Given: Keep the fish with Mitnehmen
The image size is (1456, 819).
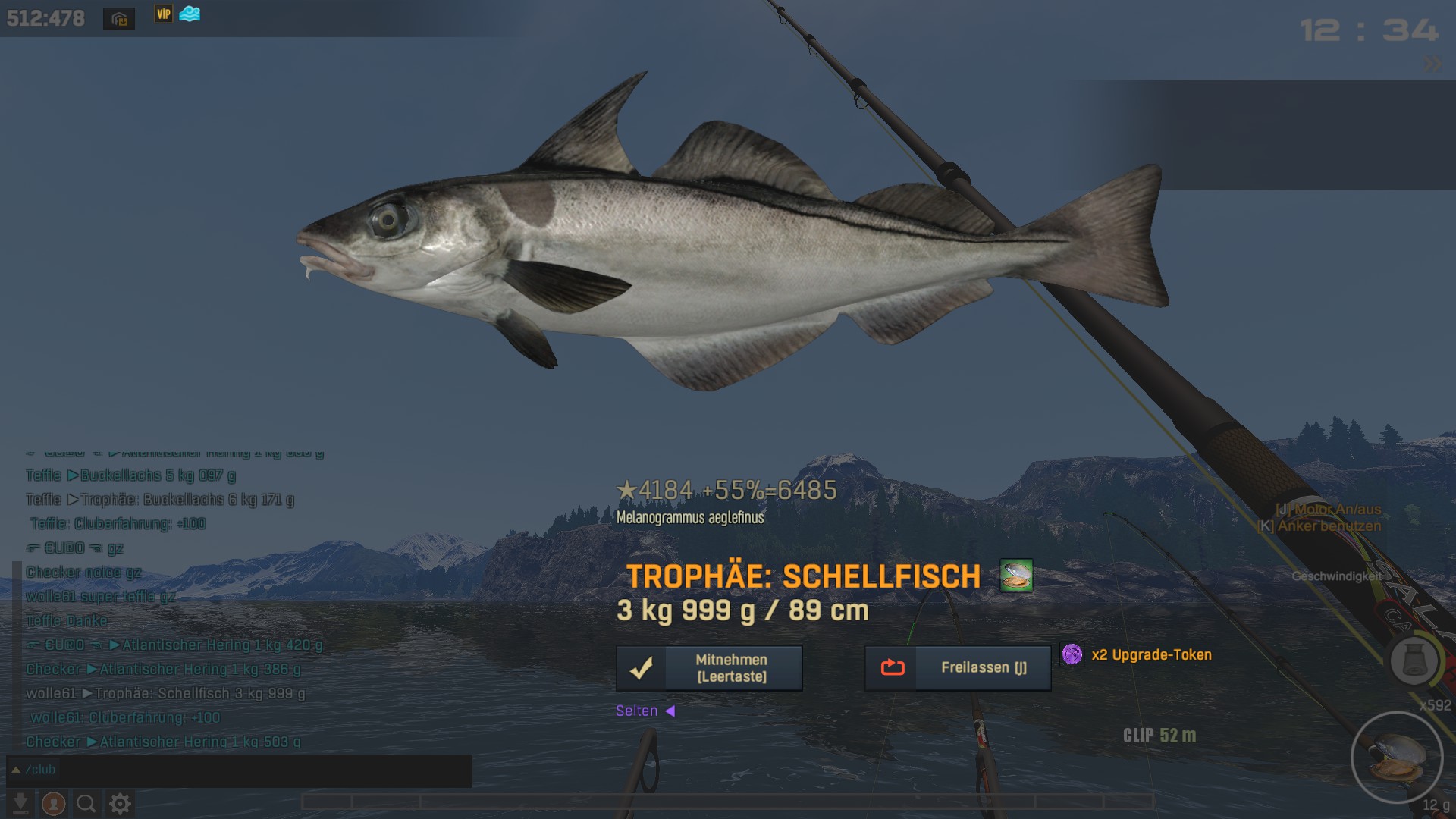Looking at the screenshot, I should pyautogui.click(x=709, y=668).
